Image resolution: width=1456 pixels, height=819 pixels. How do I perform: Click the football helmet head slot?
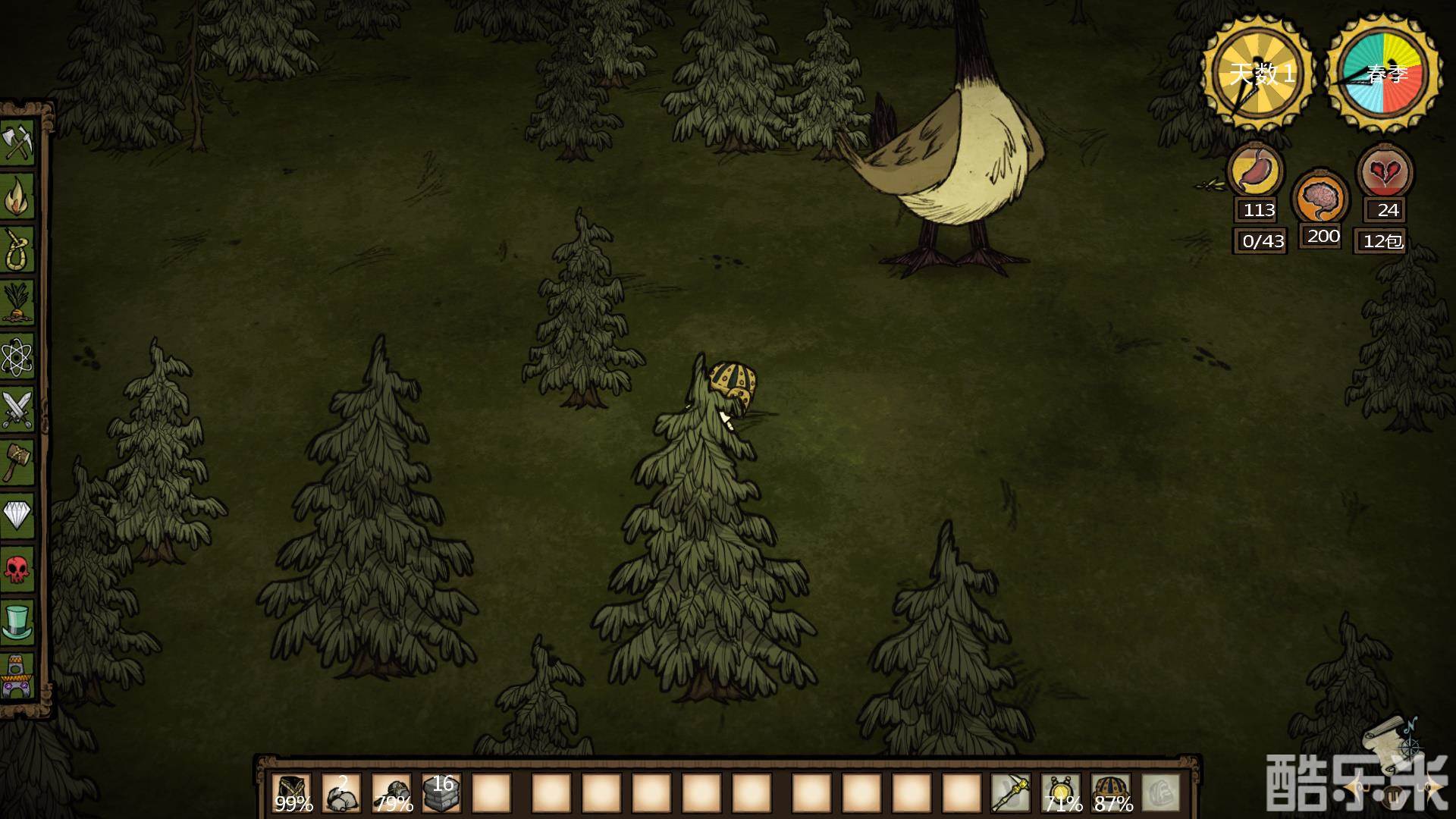[x=1111, y=793]
